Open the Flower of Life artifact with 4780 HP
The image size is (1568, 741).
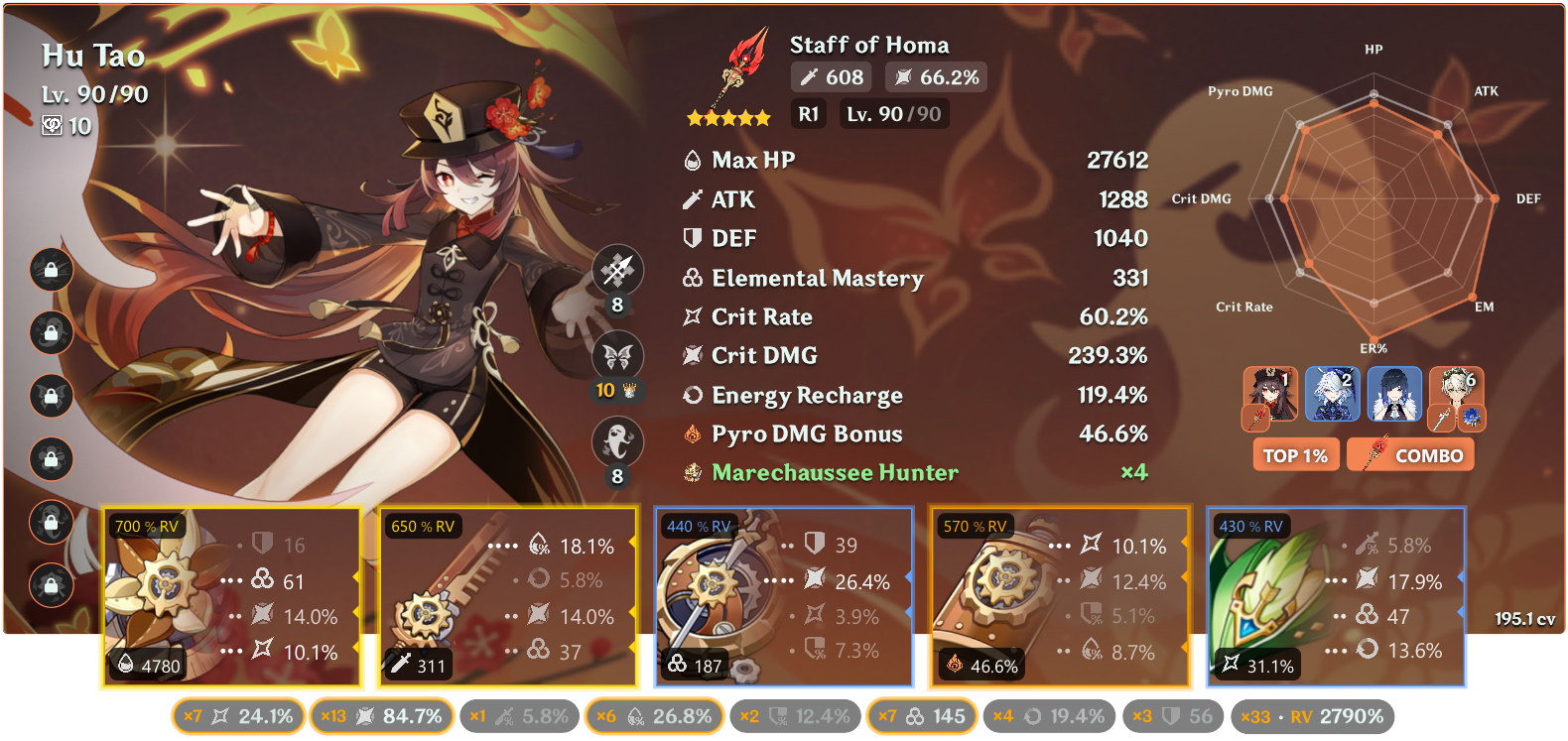pos(231,595)
